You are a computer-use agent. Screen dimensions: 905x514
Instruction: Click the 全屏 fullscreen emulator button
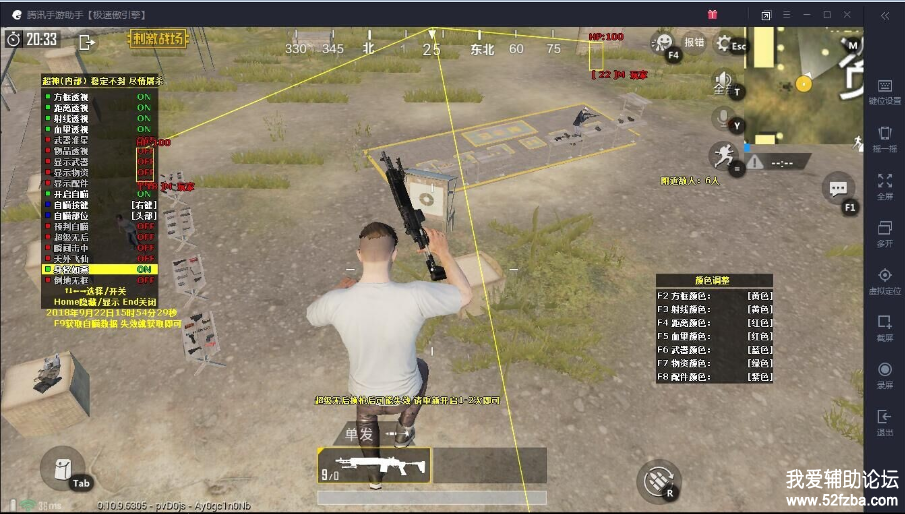point(884,186)
